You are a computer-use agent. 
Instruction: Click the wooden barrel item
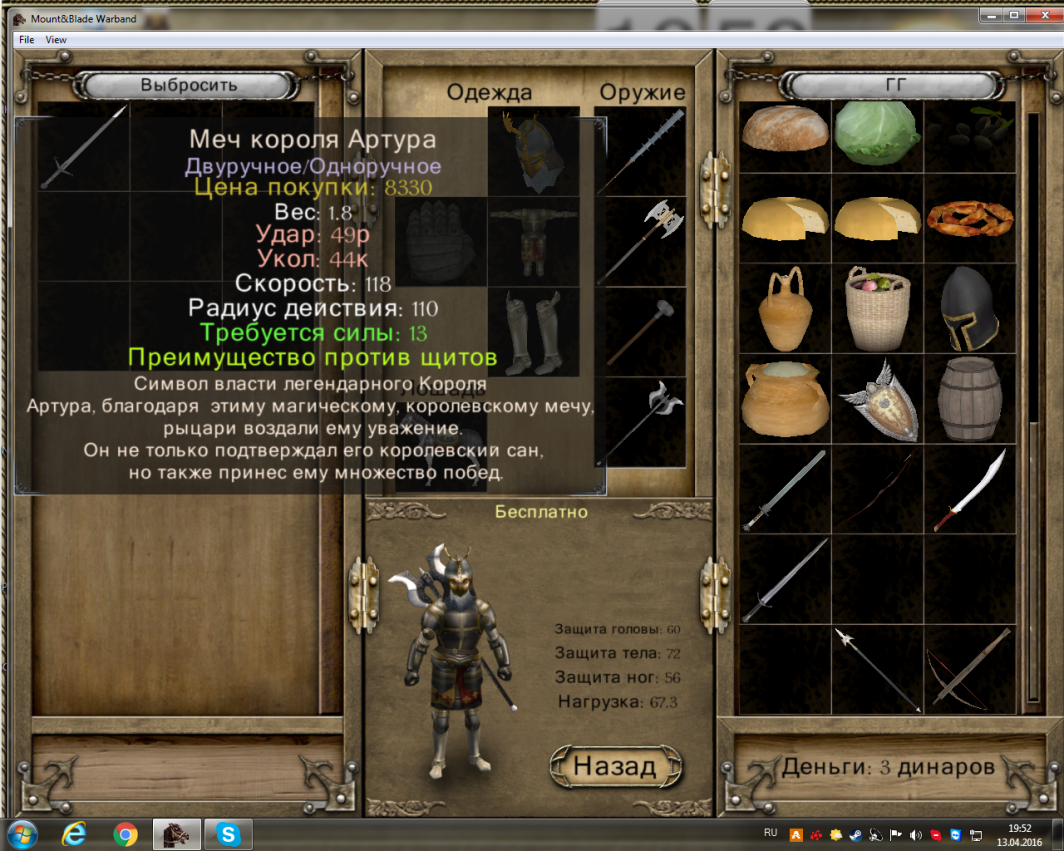tap(968, 399)
